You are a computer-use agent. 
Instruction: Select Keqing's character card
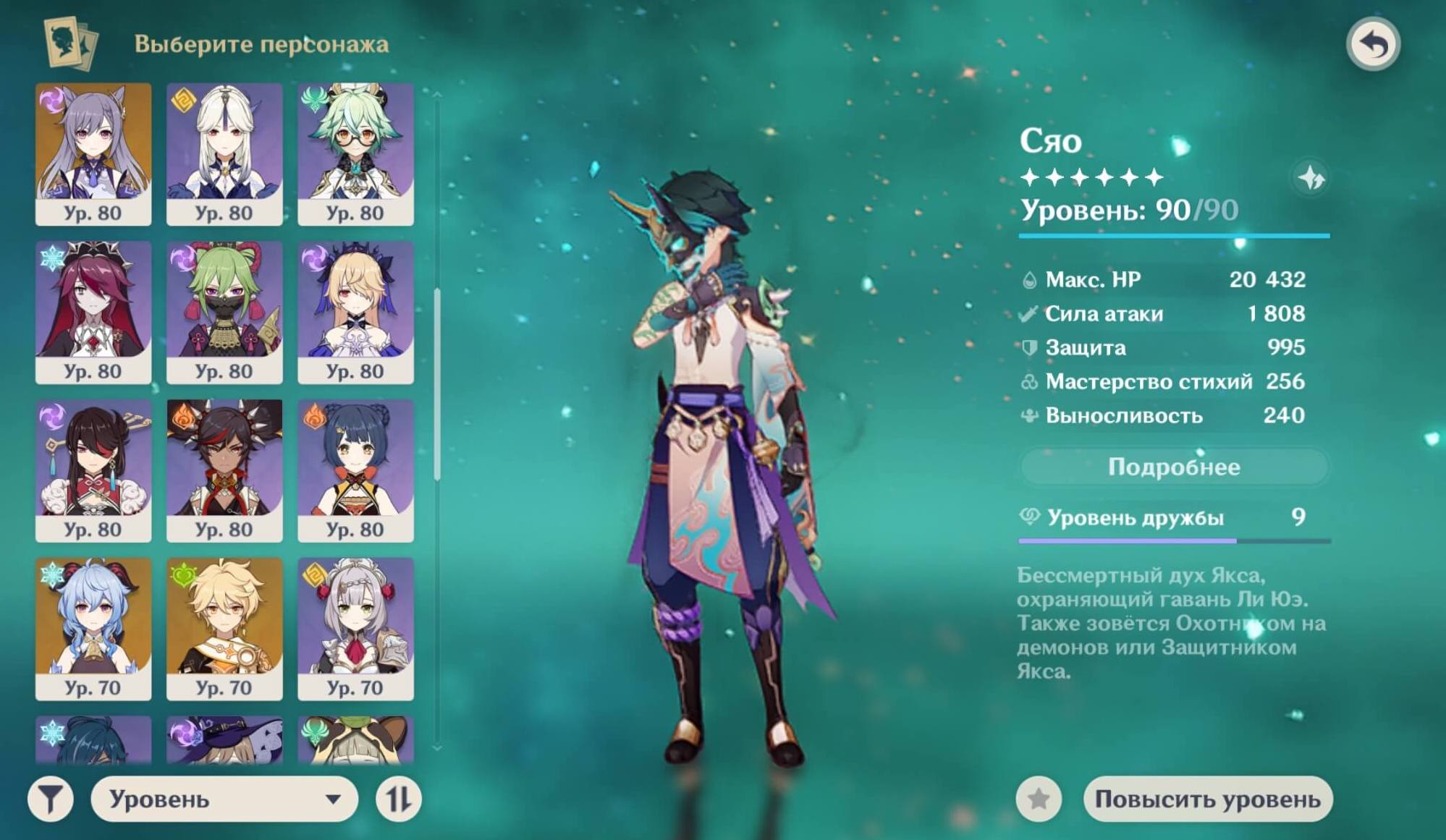click(93, 153)
